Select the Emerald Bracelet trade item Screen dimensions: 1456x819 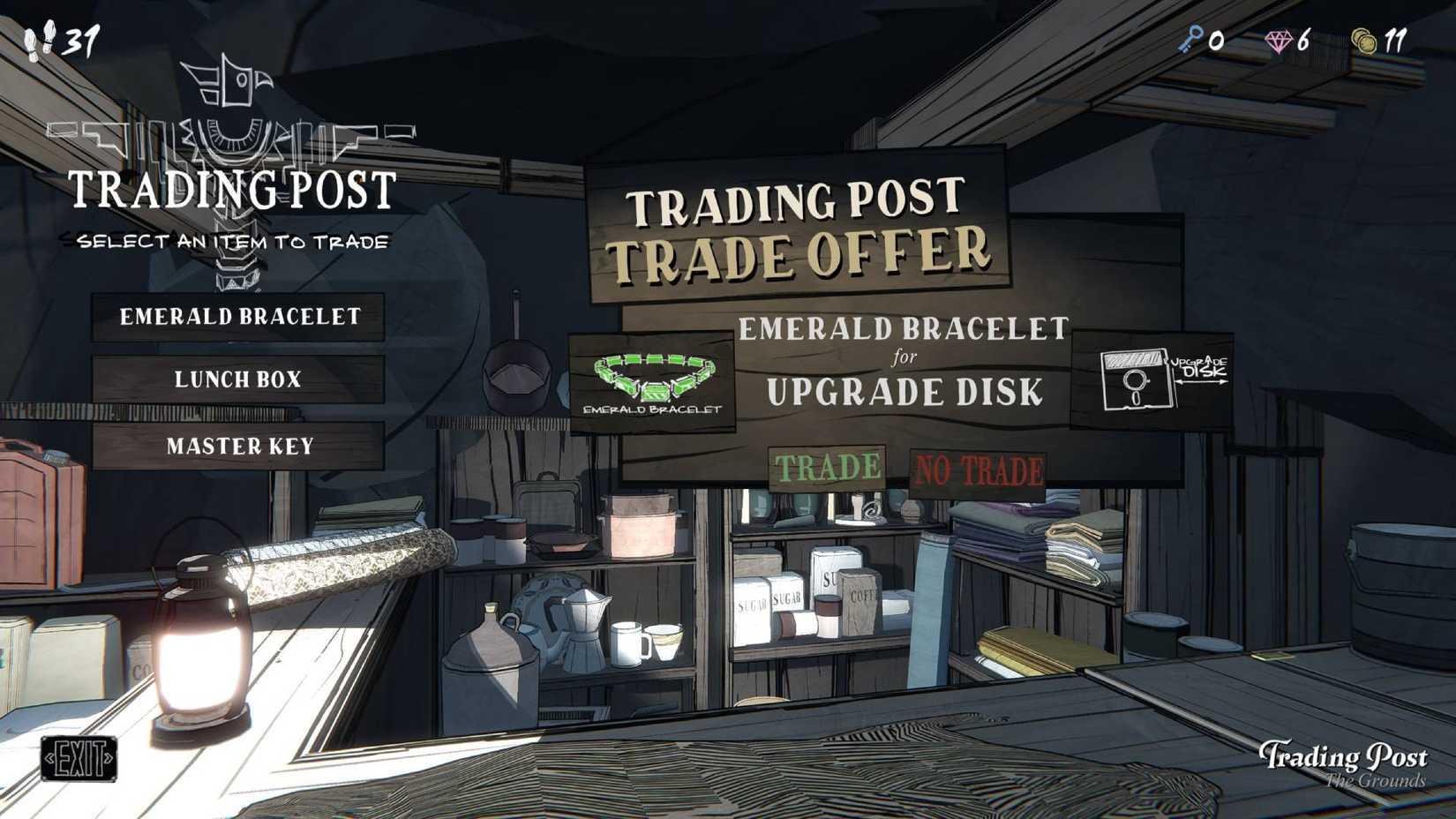pos(240,318)
